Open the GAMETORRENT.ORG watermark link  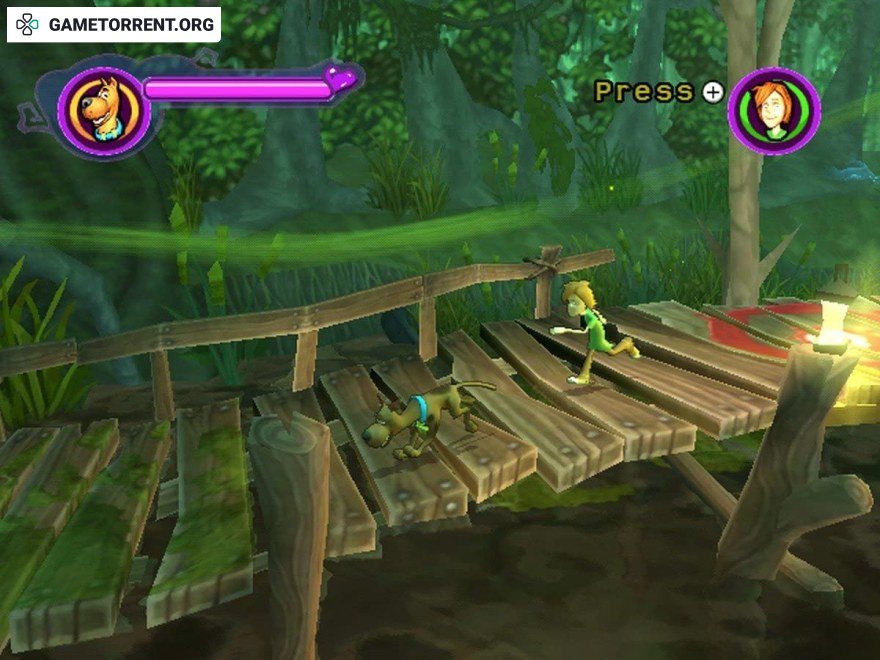pyautogui.click(x=114, y=24)
